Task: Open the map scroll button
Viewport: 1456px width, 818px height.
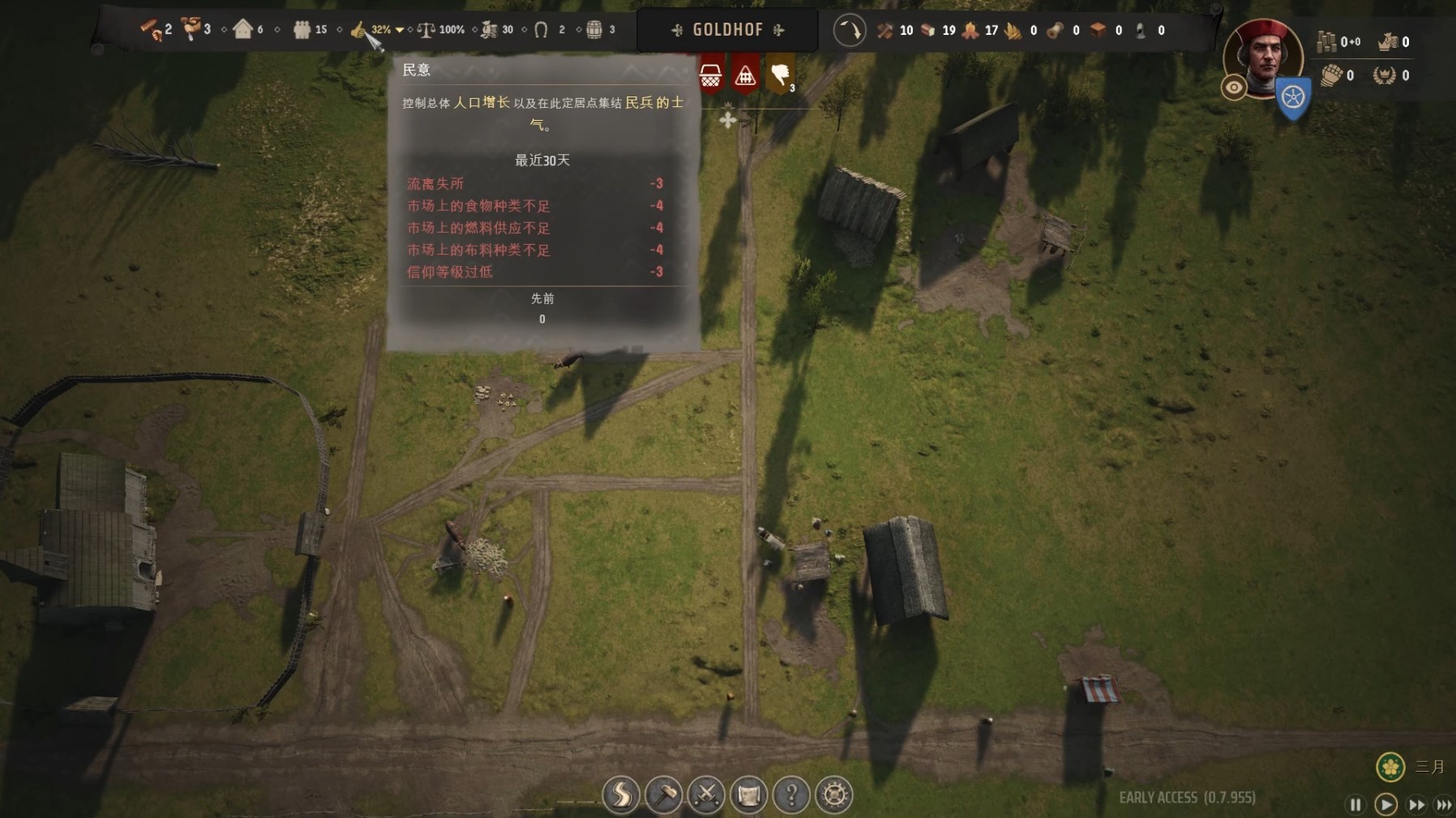Action: (x=749, y=795)
